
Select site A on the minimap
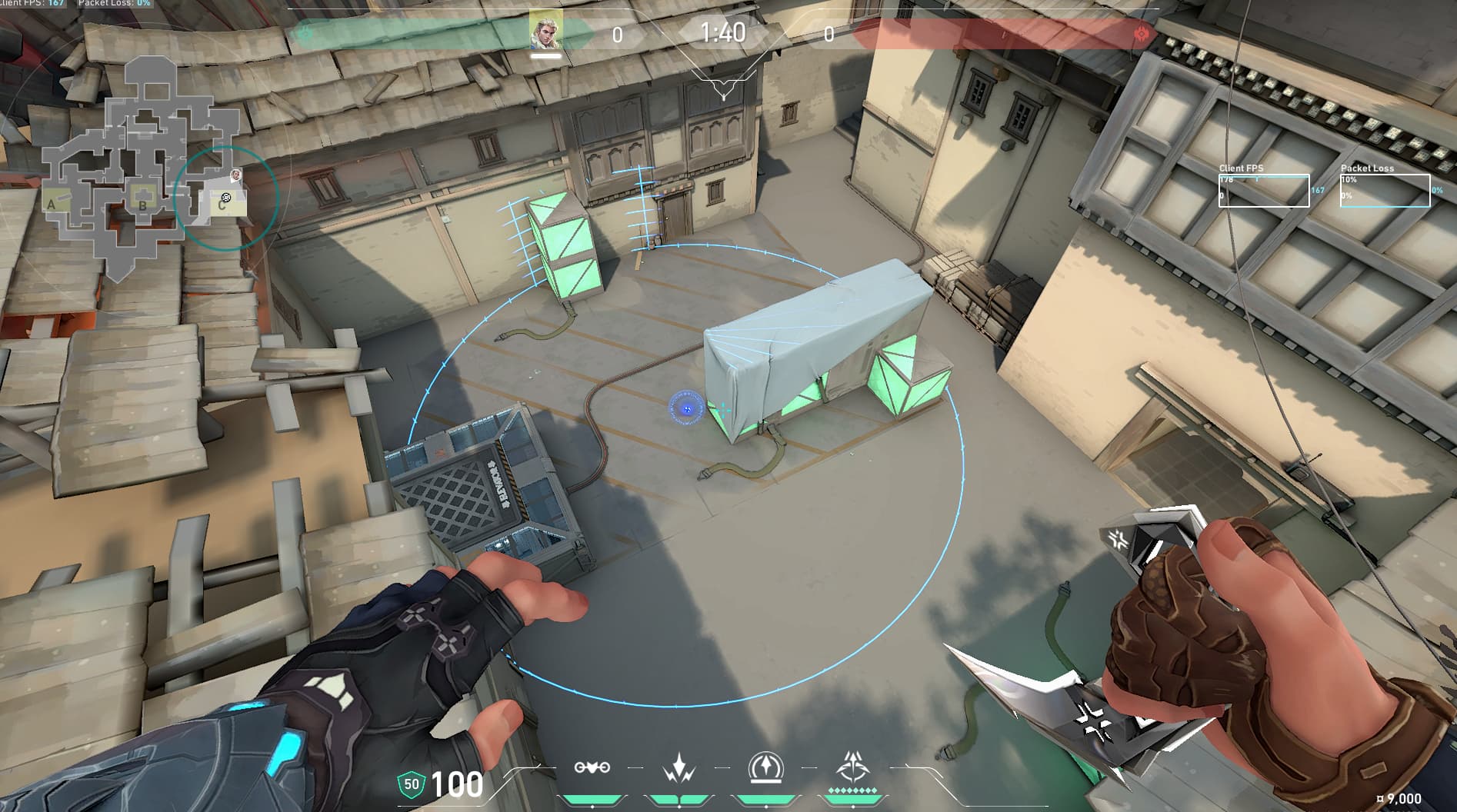pos(52,204)
